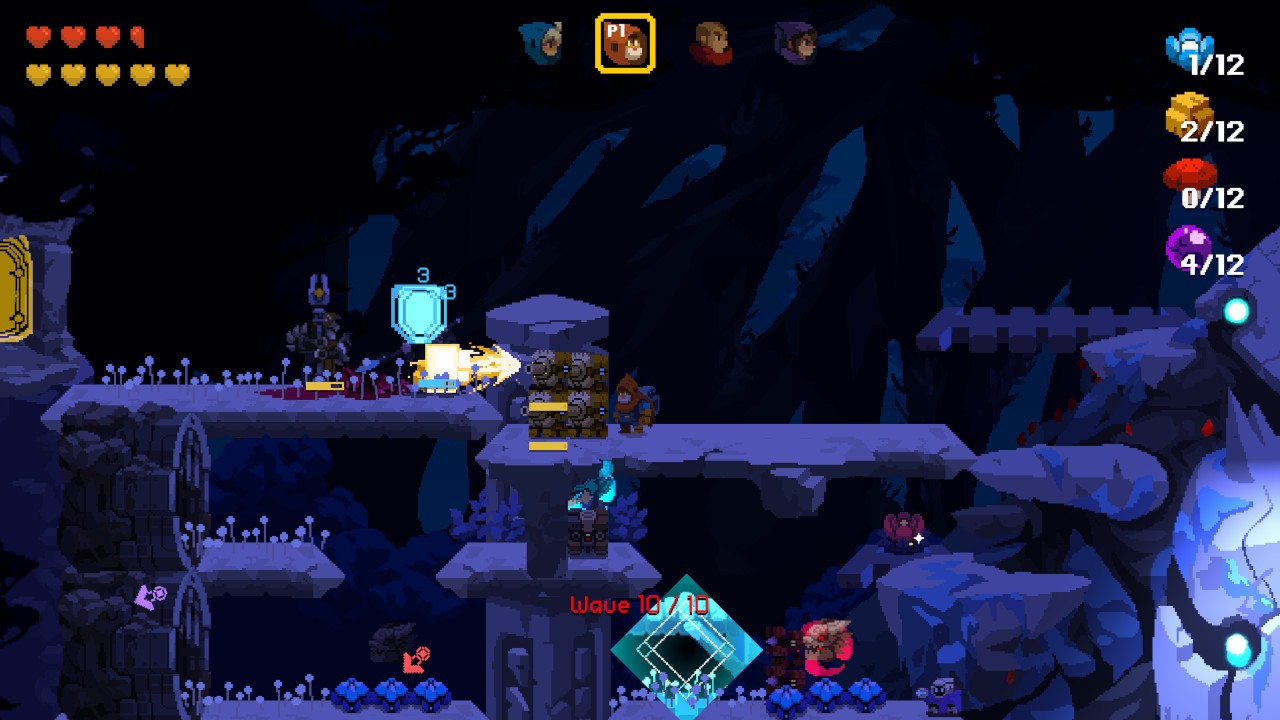Select the purple orb resource icon
The width and height of the screenshot is (1280, 720).
click(x=1187, y=245)
